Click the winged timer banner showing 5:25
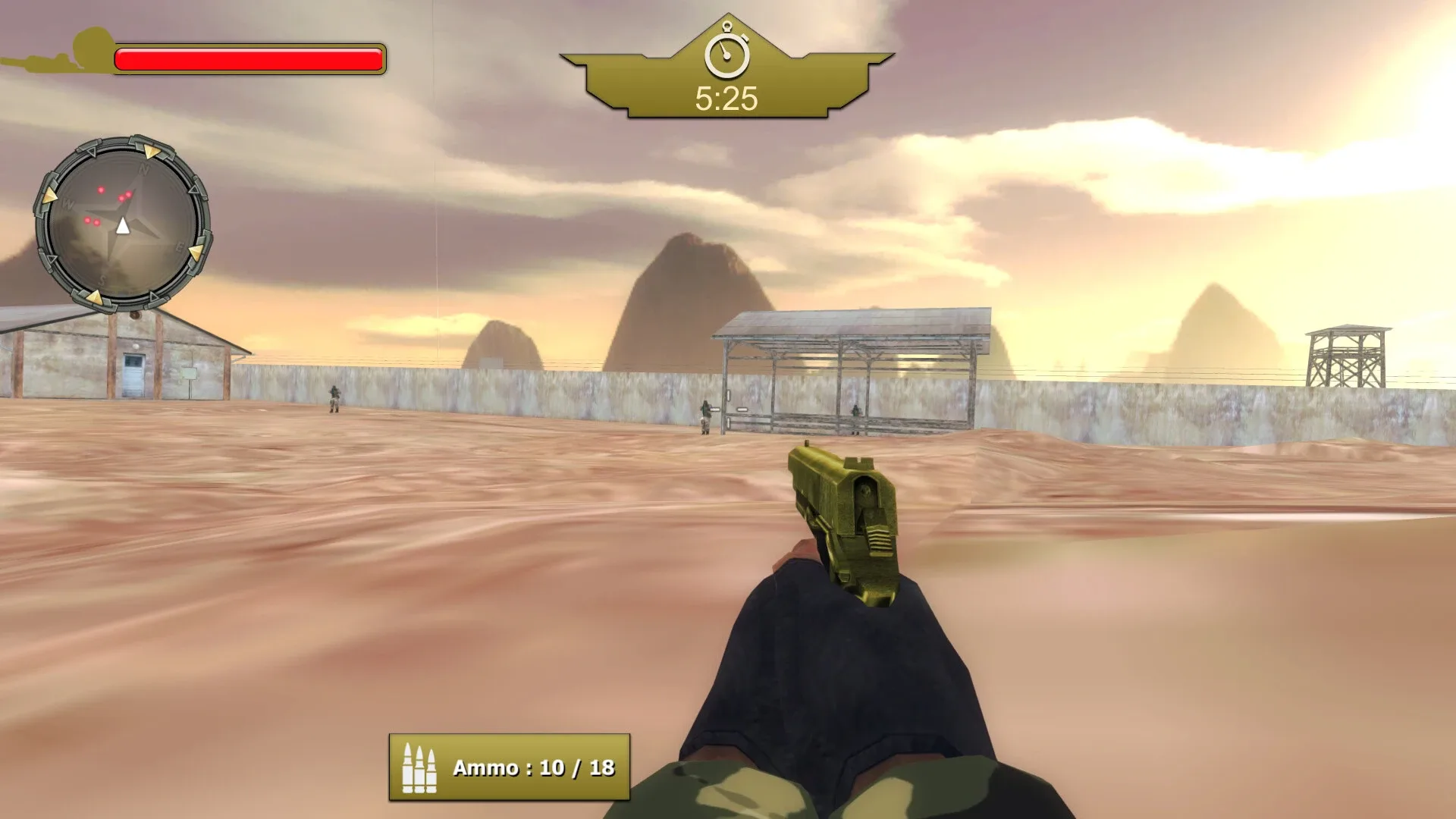The height and width of the screenshot is (819, 1456). [726, 76]
